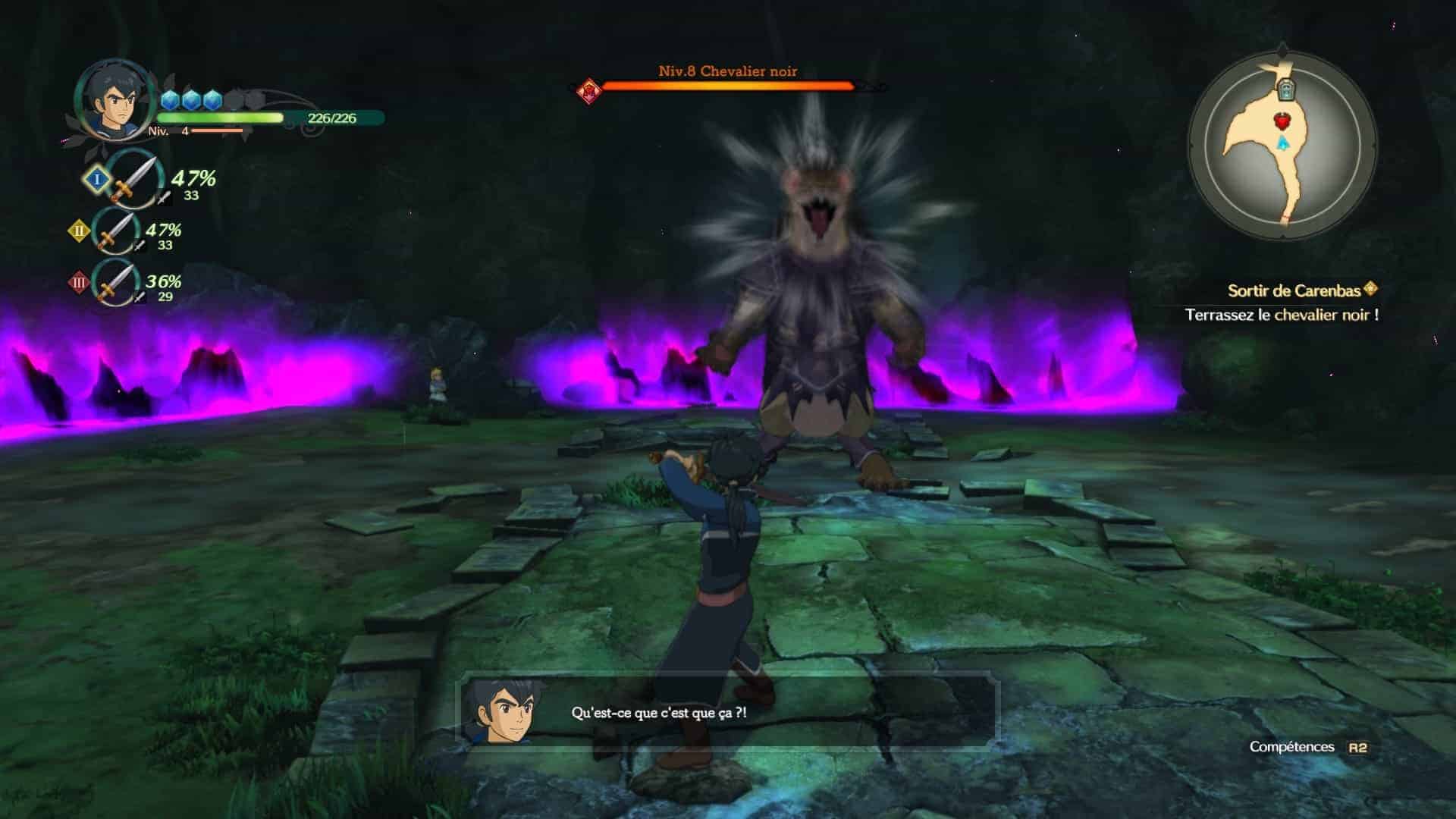This screenshot has height=819, width=1456.
Task: Click the red heart marker on minimap
Action: coord(1282,120)
